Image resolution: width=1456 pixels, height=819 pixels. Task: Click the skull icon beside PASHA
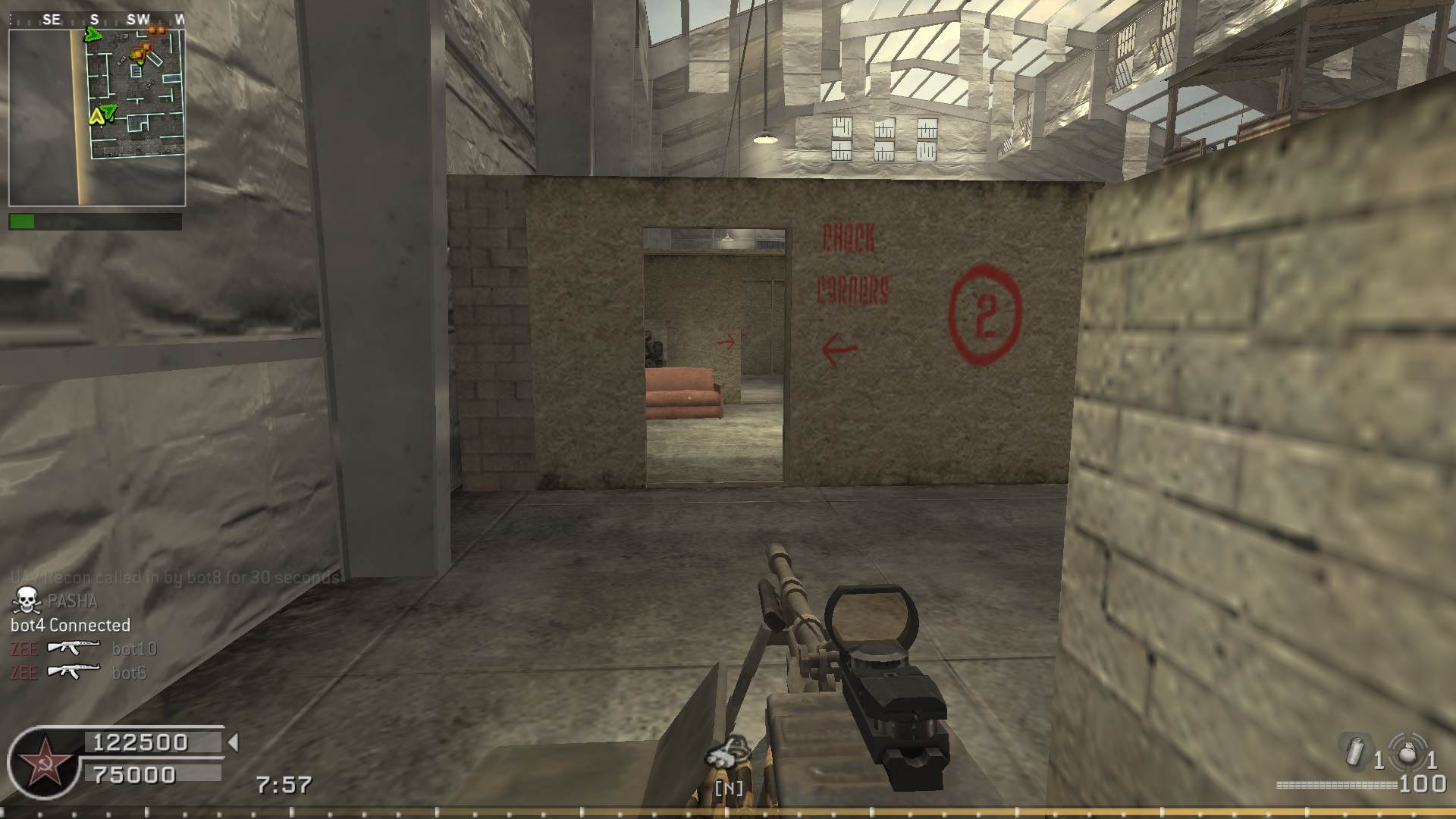[27, 601]
